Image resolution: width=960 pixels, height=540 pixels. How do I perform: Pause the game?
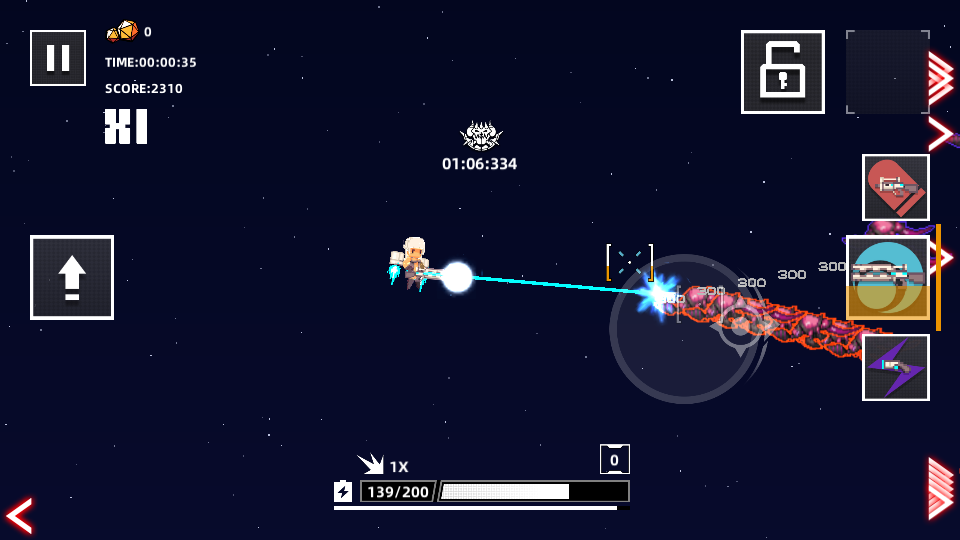click(58, 58)
